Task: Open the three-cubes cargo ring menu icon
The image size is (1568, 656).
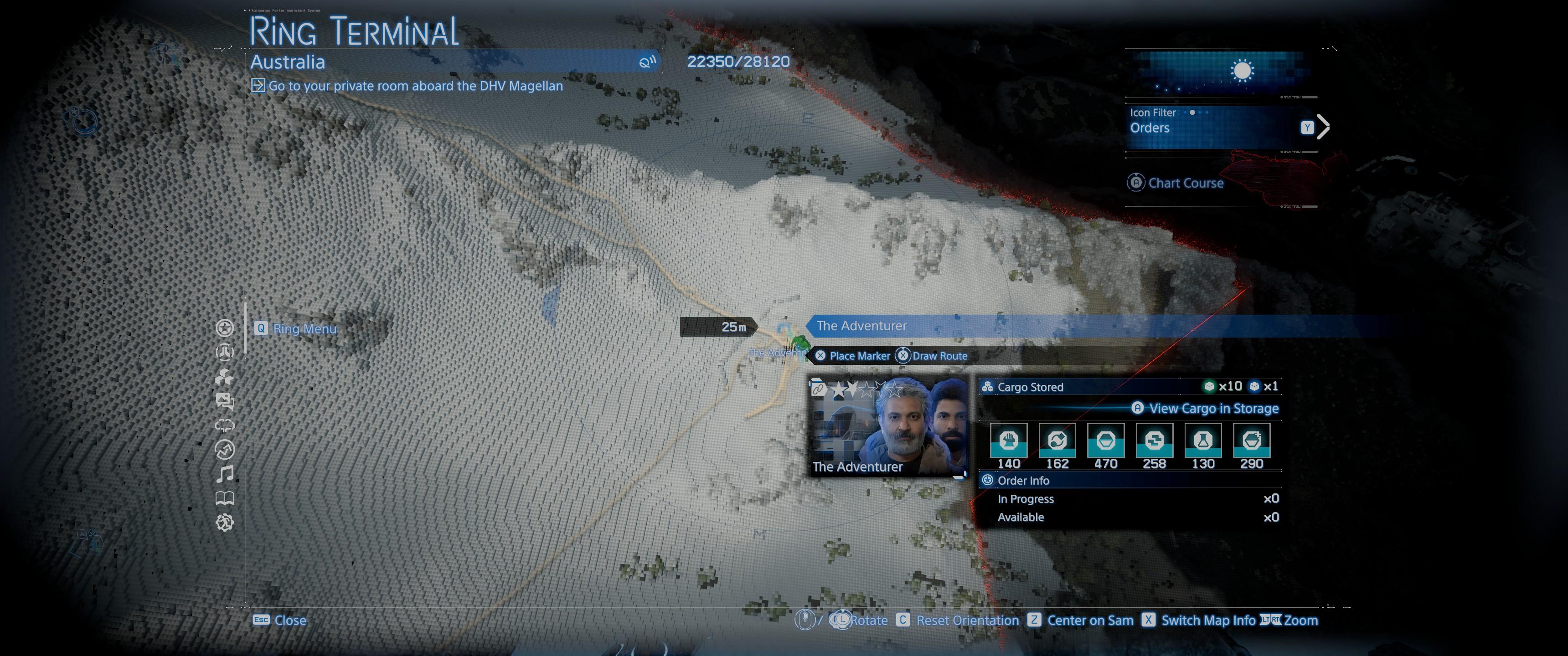Action: [x=225, y=377]
